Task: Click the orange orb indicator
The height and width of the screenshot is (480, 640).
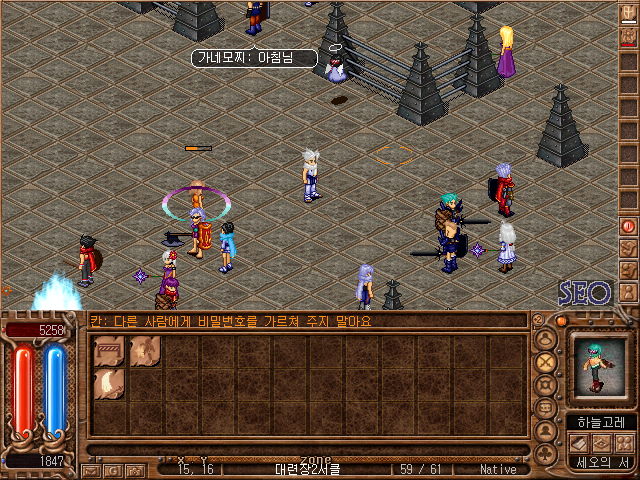Action: [561, 321]
